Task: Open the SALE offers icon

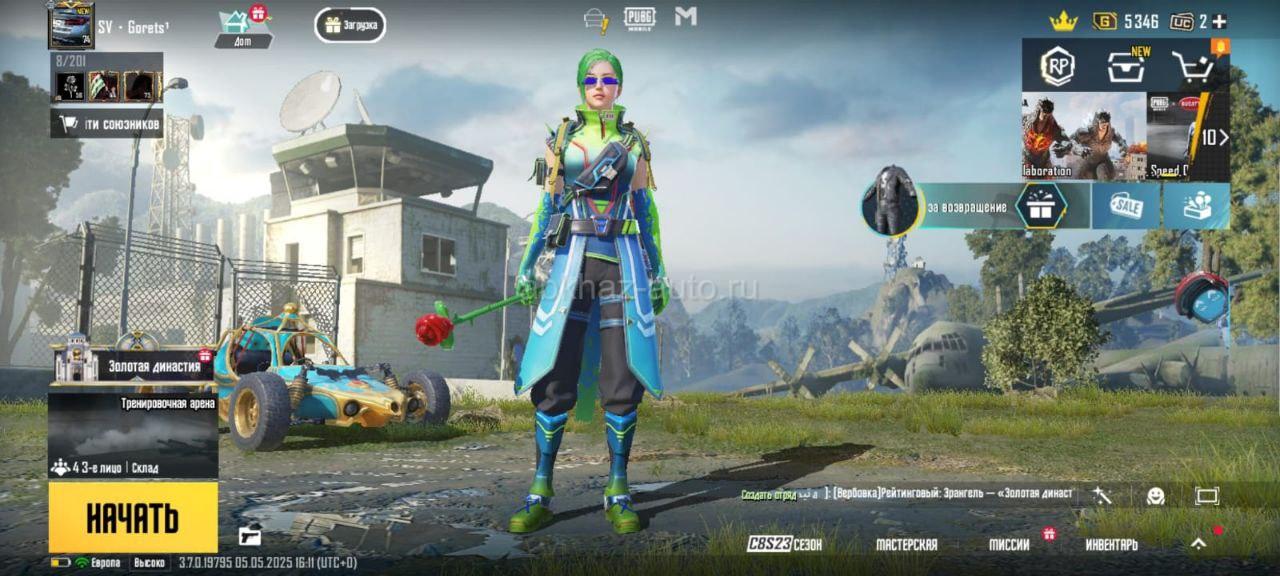Action: tap(1126, 206)
